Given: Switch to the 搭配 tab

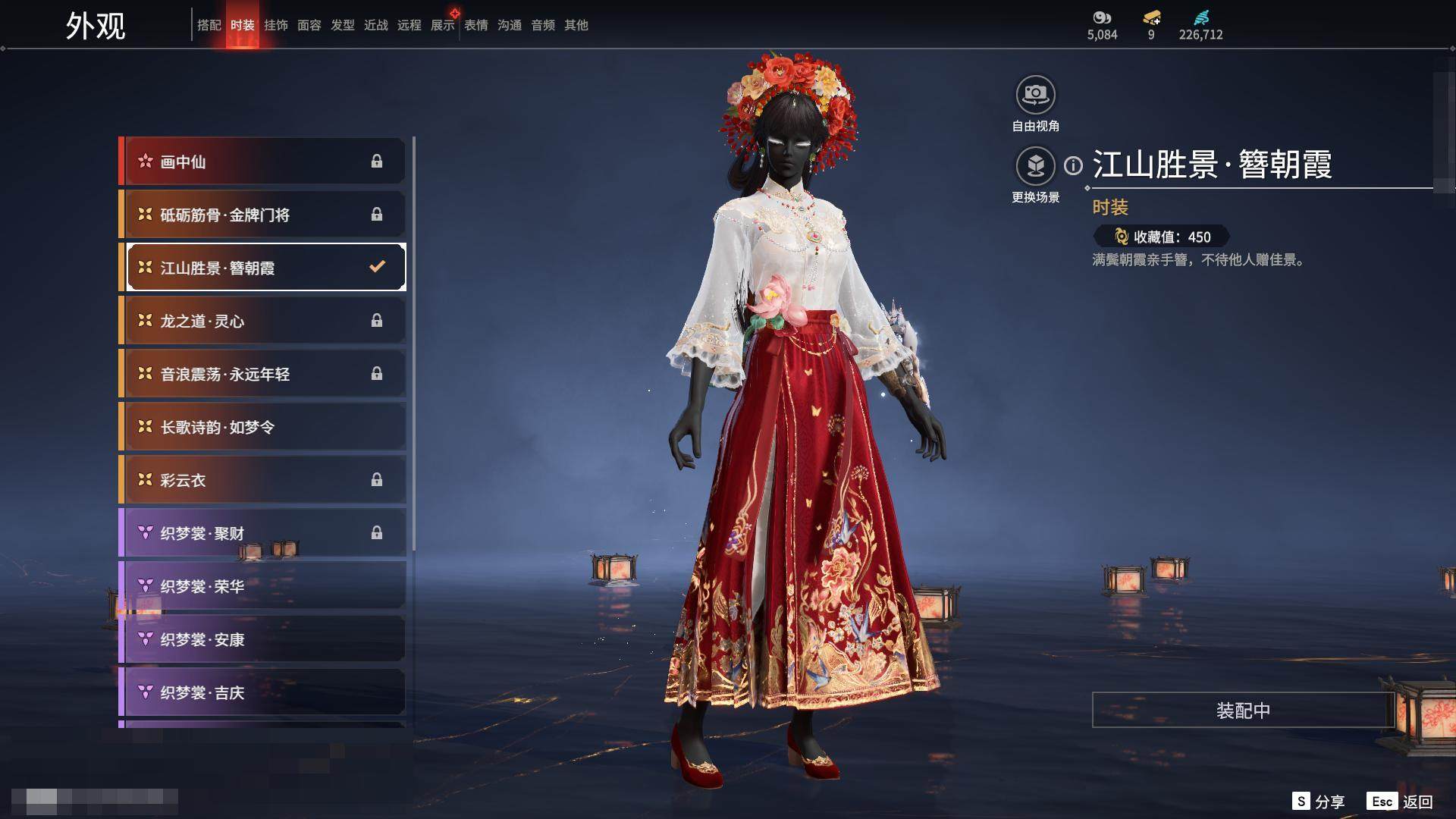Looking at the screenshot, I should pos(209,25).
